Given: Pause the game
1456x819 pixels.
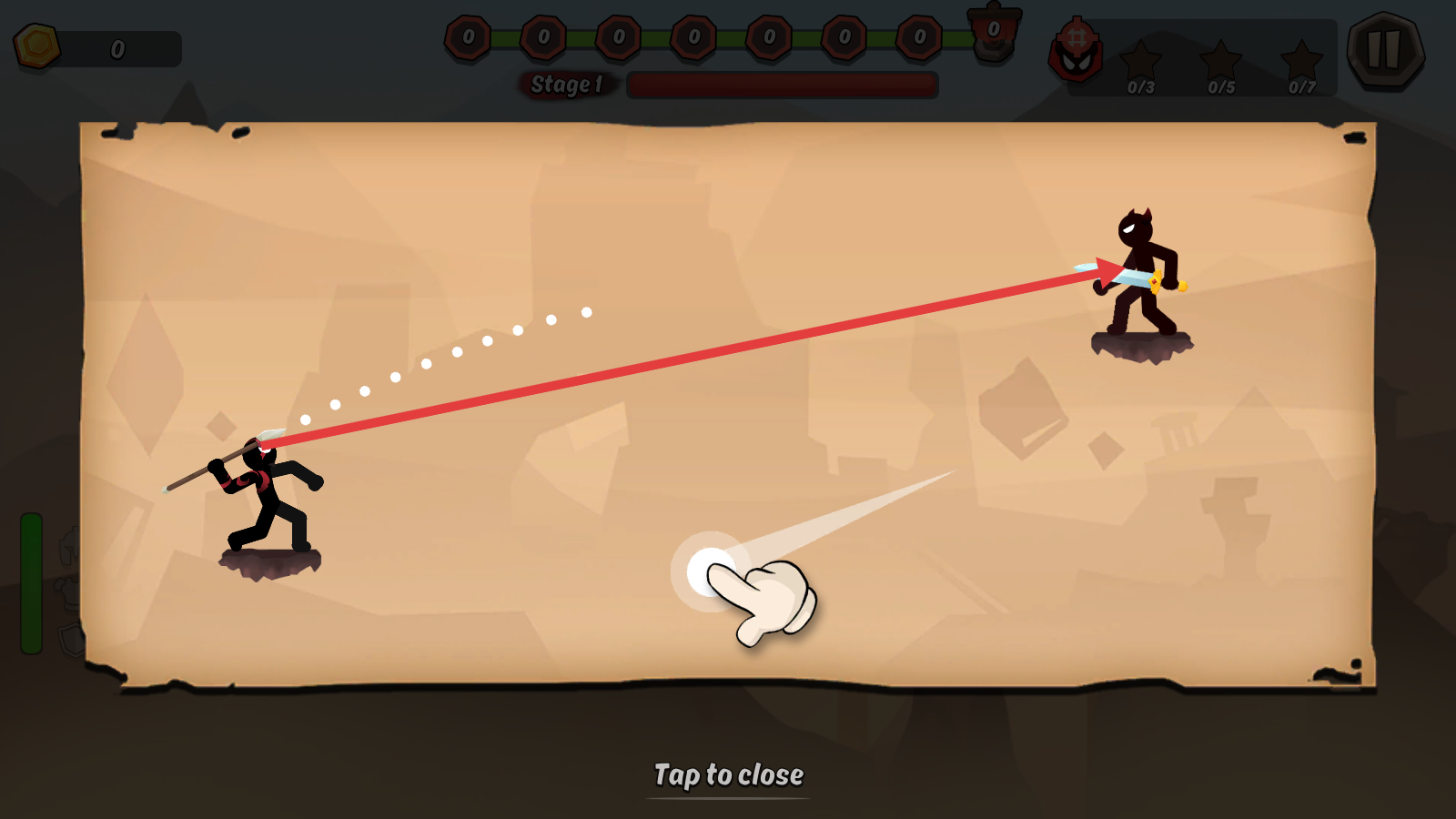Looking at the screenshot, I should pos(1385,50).
